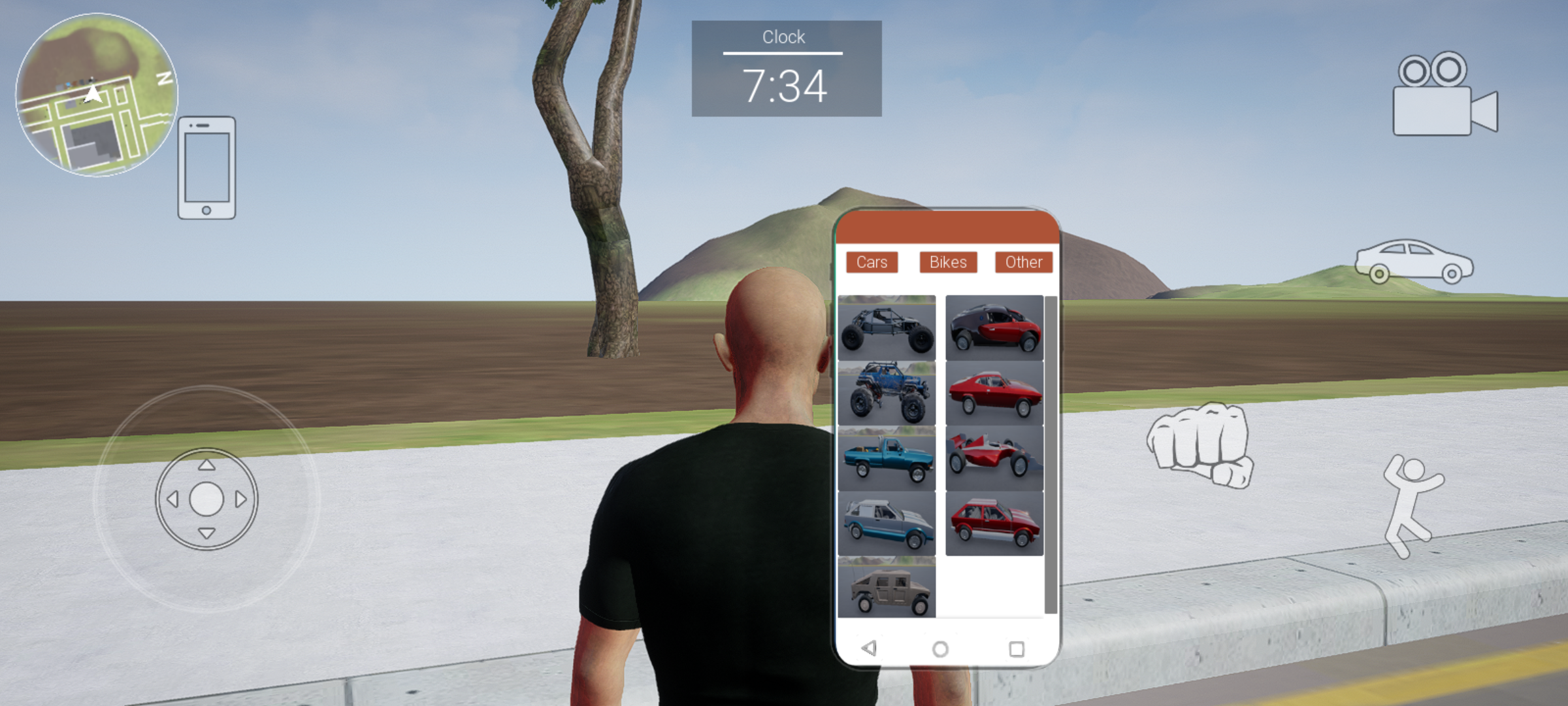
Task: Switch to the Bikes tab
Action: 947,263
